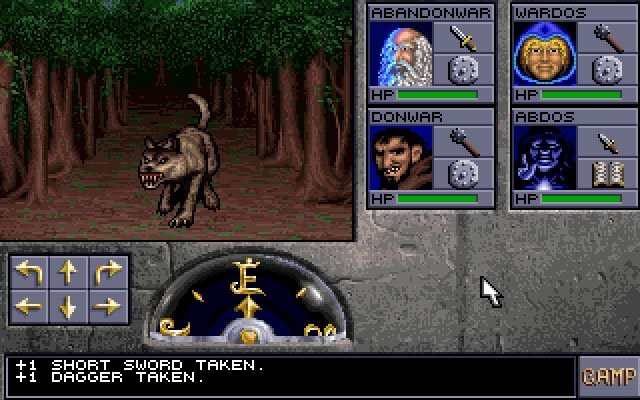Click the turn left arrow

tap(29, 272)
